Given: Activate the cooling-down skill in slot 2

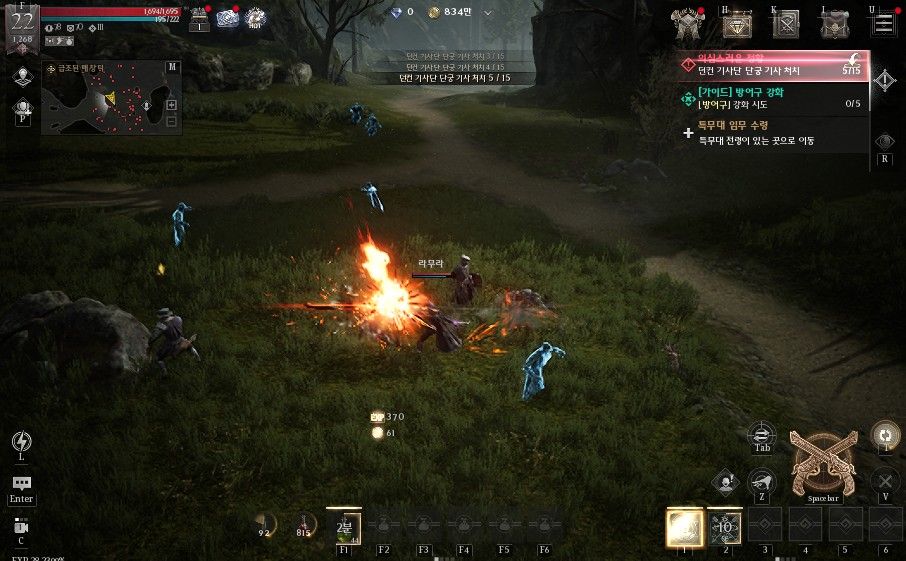Looking at the screenshot, I should click(x=725, y=526).
